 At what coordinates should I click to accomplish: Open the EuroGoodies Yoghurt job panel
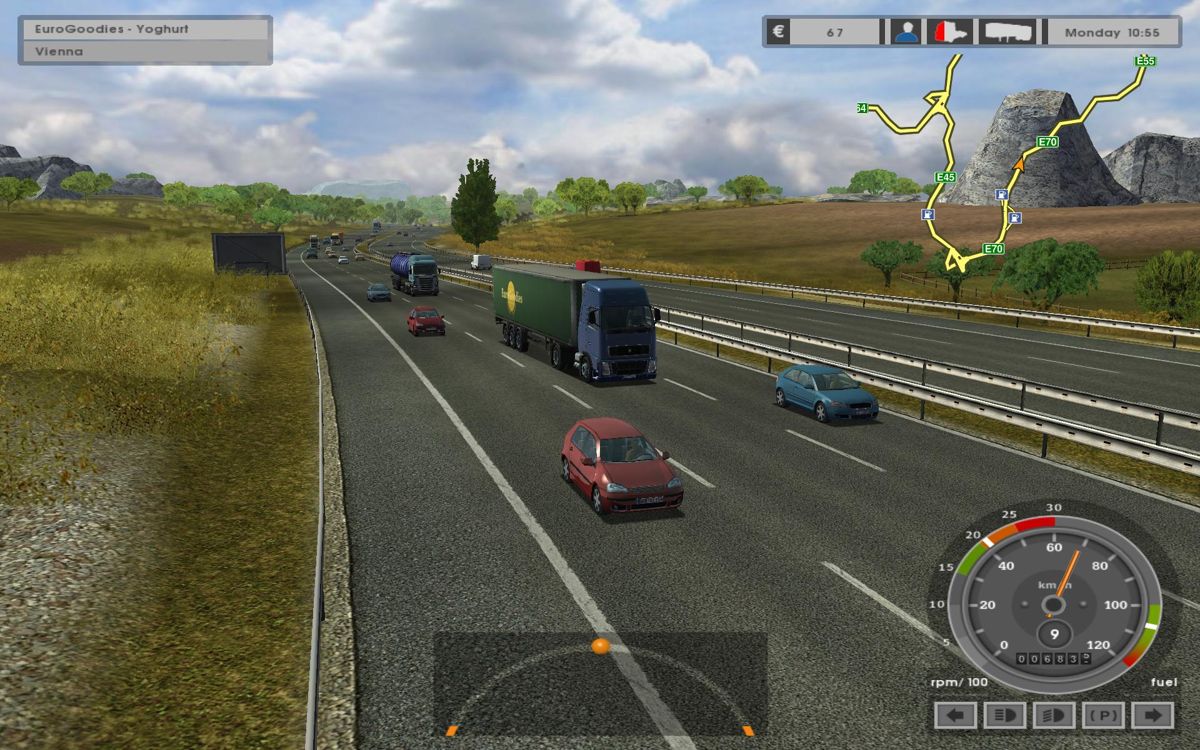coord(145,29)
